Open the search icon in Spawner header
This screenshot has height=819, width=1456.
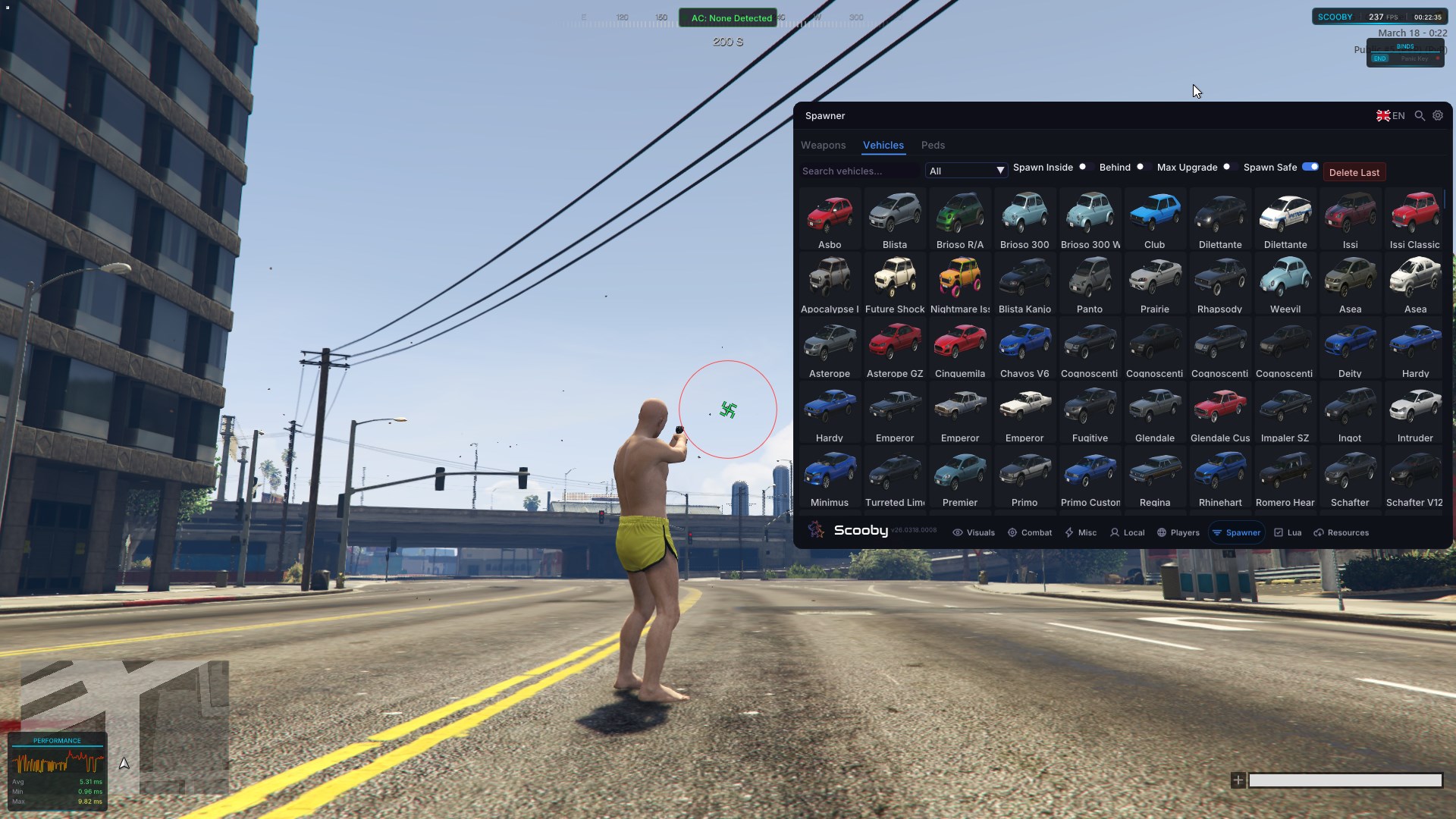[x=1419, y=115]
